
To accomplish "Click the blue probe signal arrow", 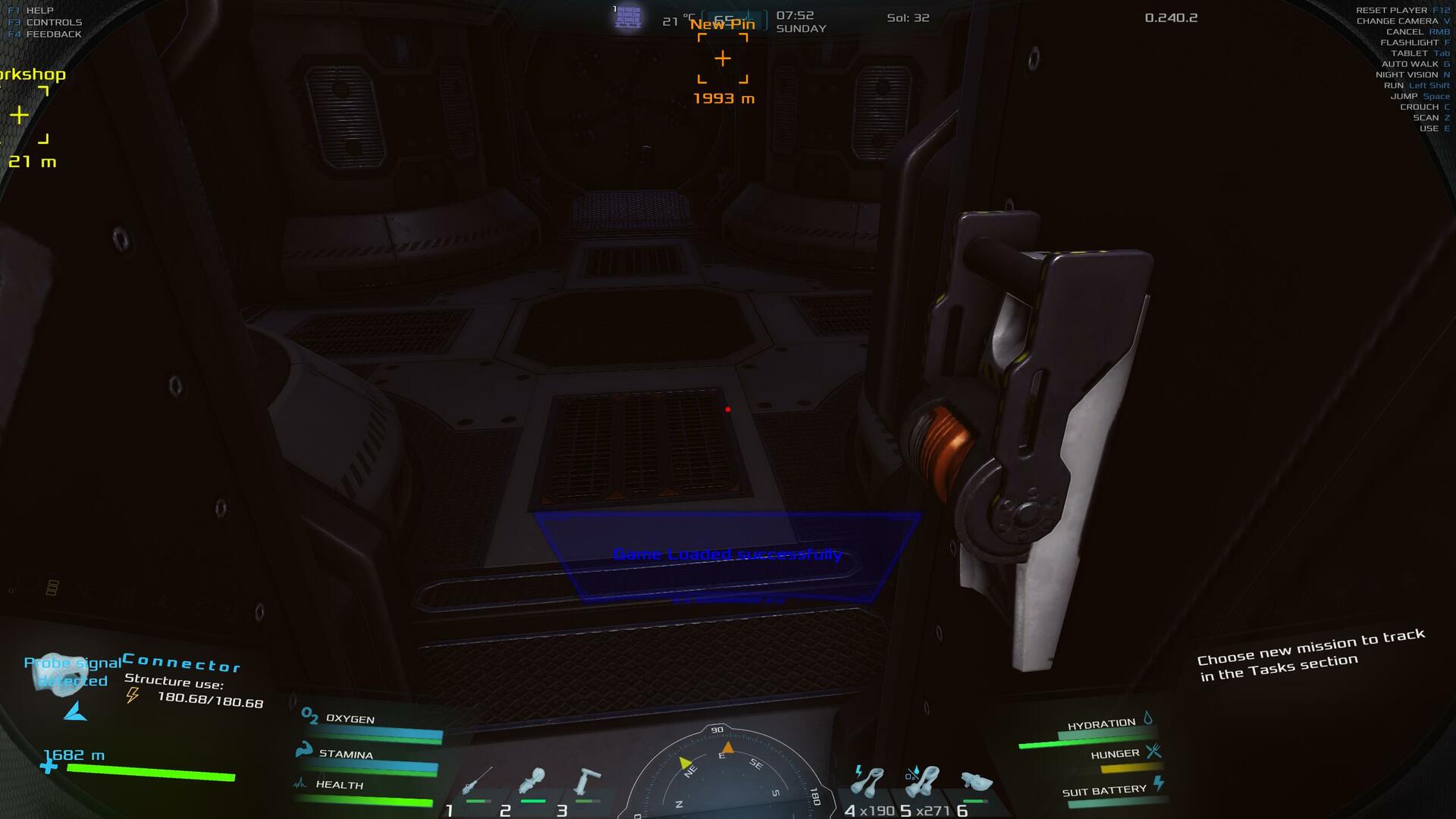I will coord(76,711).
